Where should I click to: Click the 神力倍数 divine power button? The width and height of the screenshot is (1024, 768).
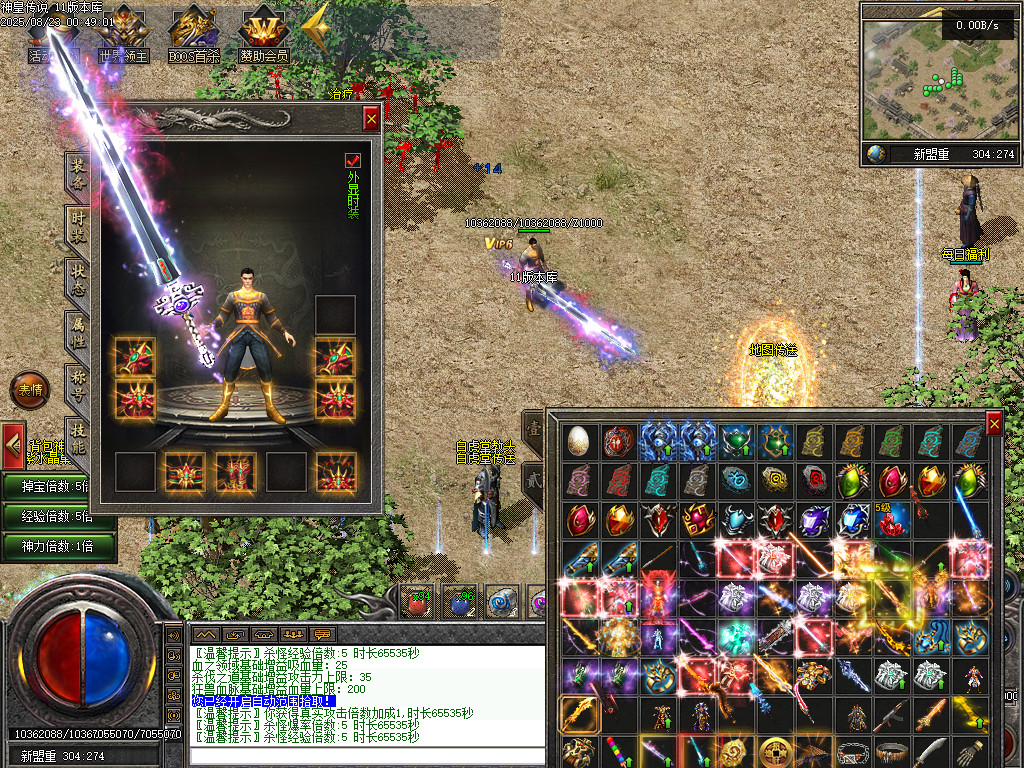[57, 546]
